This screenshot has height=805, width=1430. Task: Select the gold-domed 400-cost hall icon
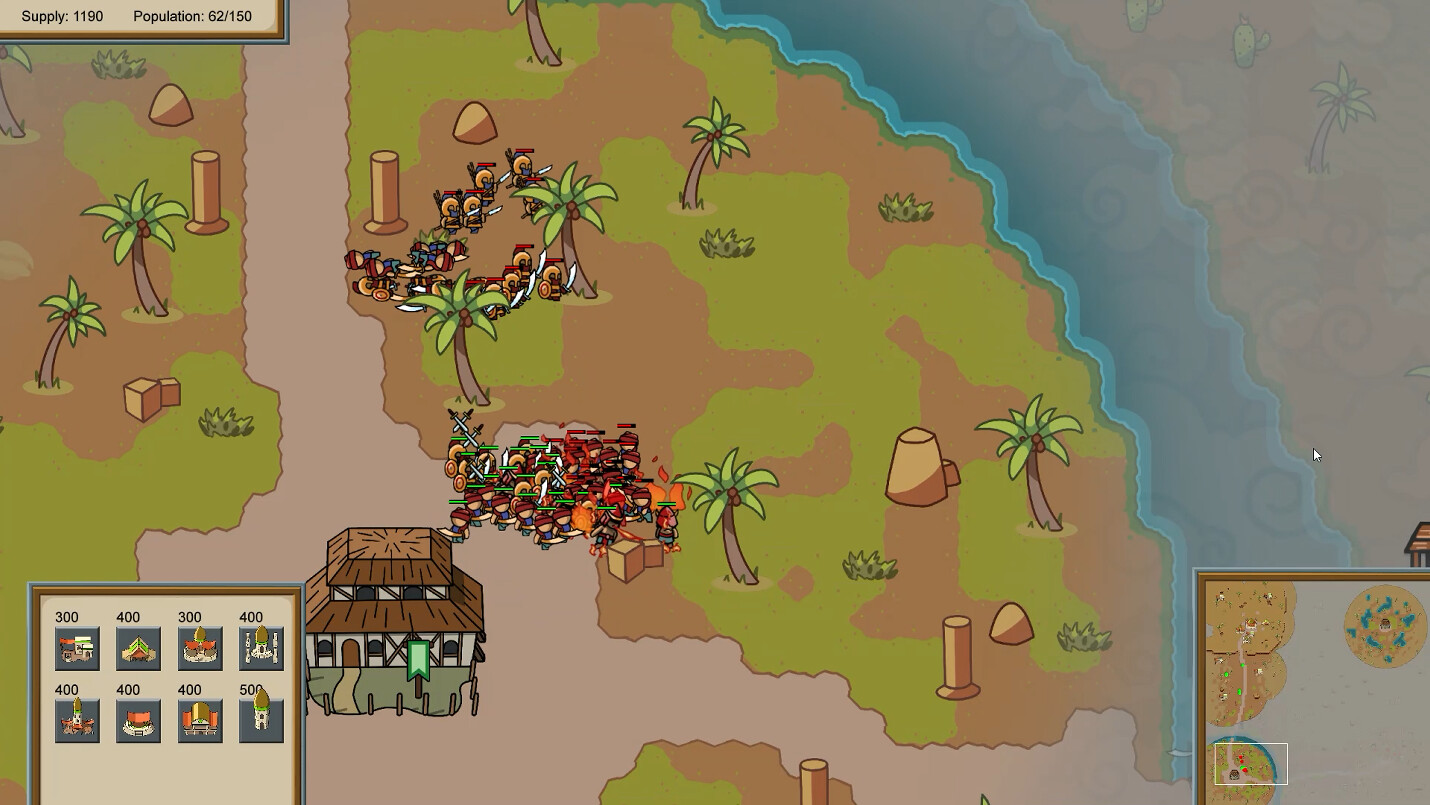200,719
